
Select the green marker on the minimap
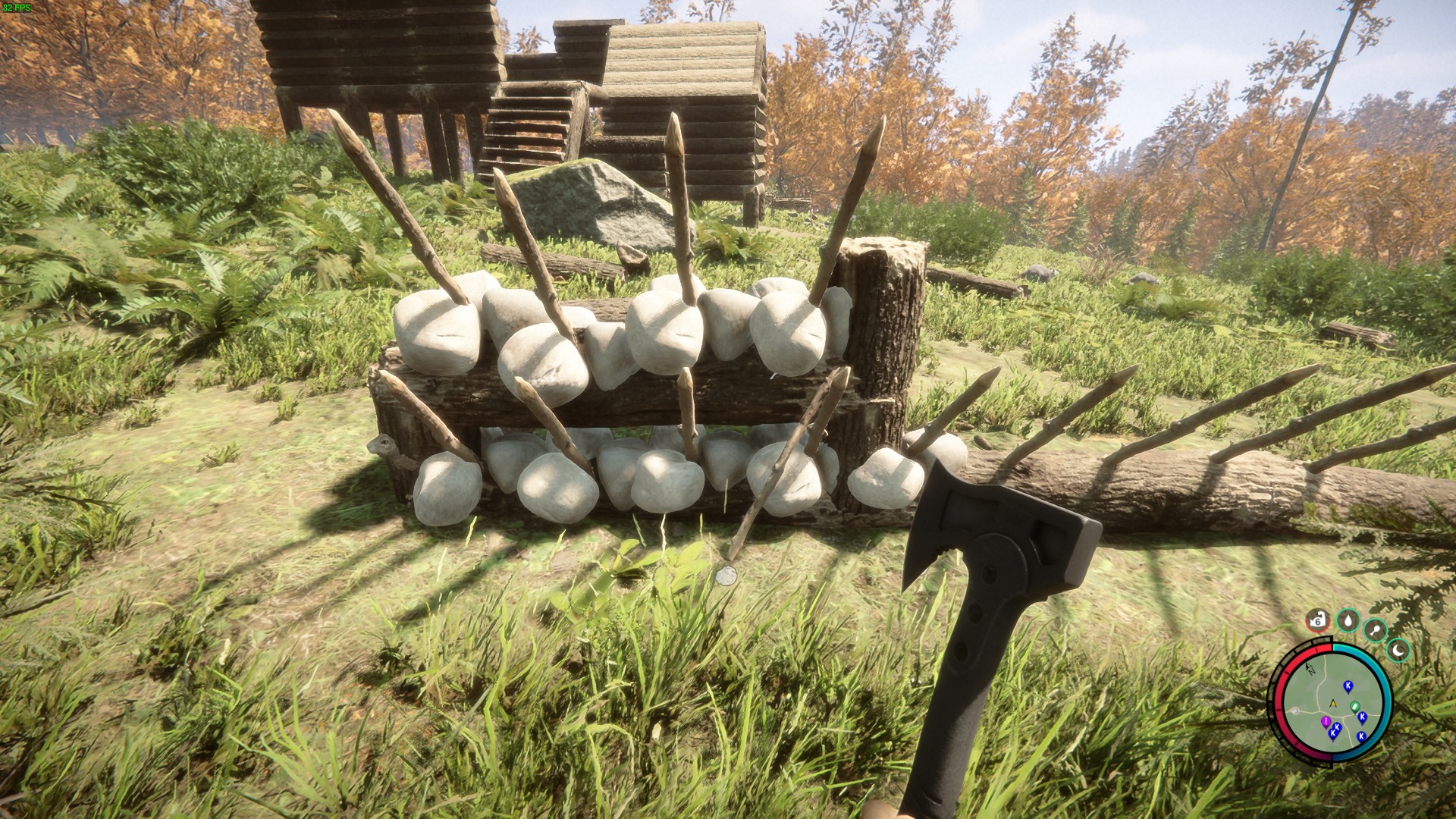point(1354,707)
